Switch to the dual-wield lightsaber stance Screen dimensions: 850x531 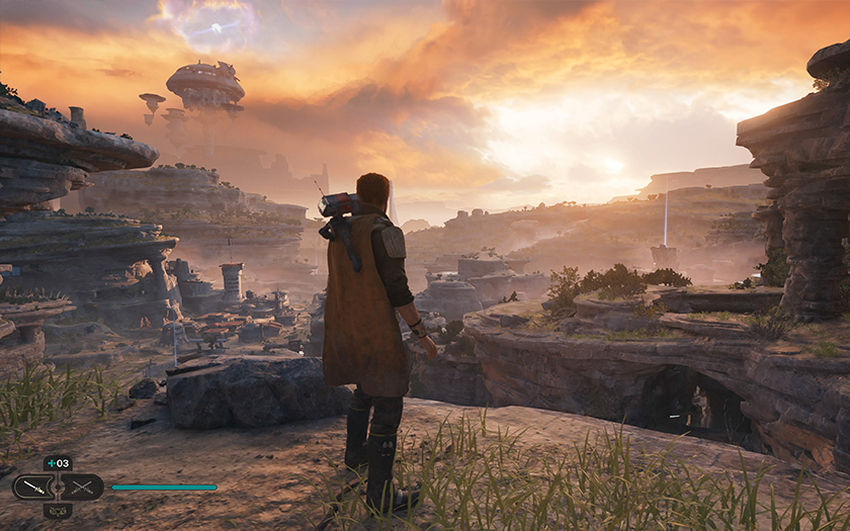tap(82, 487)
